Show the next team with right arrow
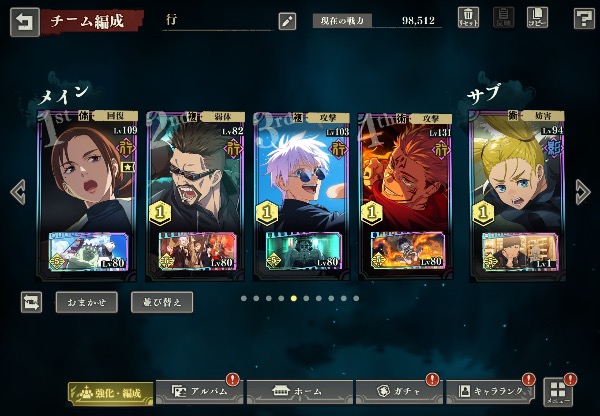600x416 pixels. [584, 191]
